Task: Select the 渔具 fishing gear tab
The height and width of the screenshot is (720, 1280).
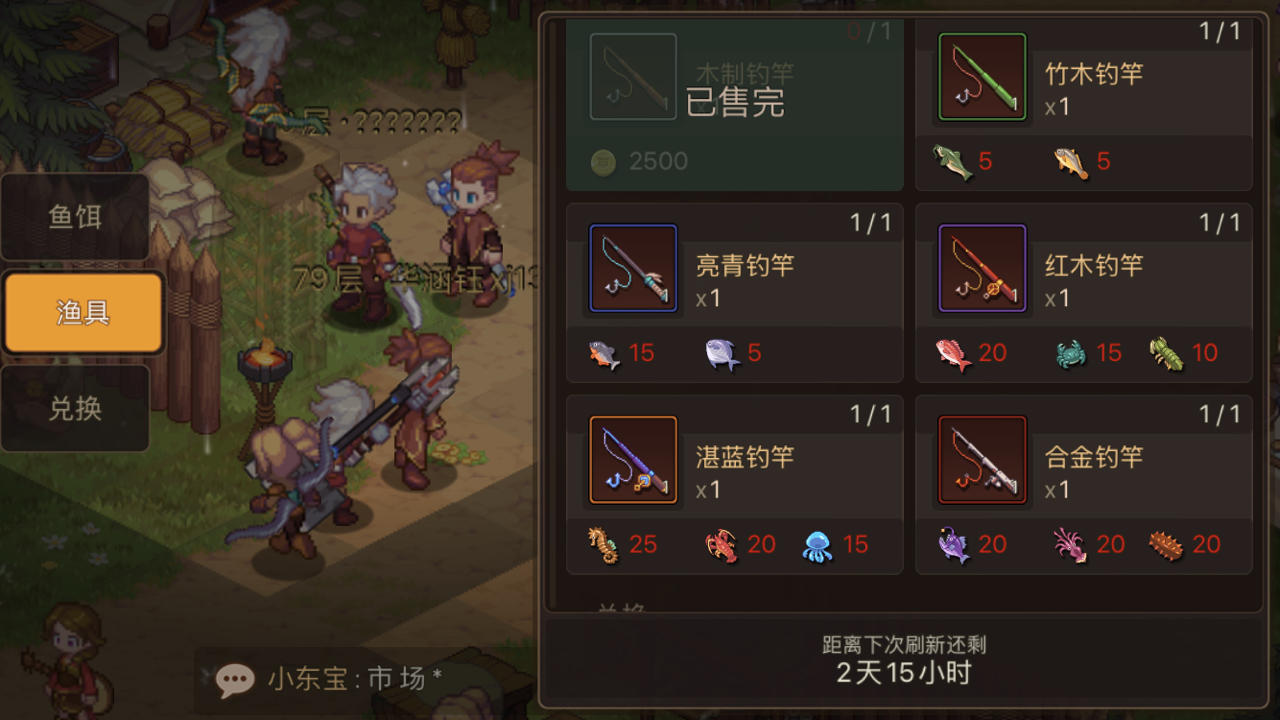Action: pos(80,311)
